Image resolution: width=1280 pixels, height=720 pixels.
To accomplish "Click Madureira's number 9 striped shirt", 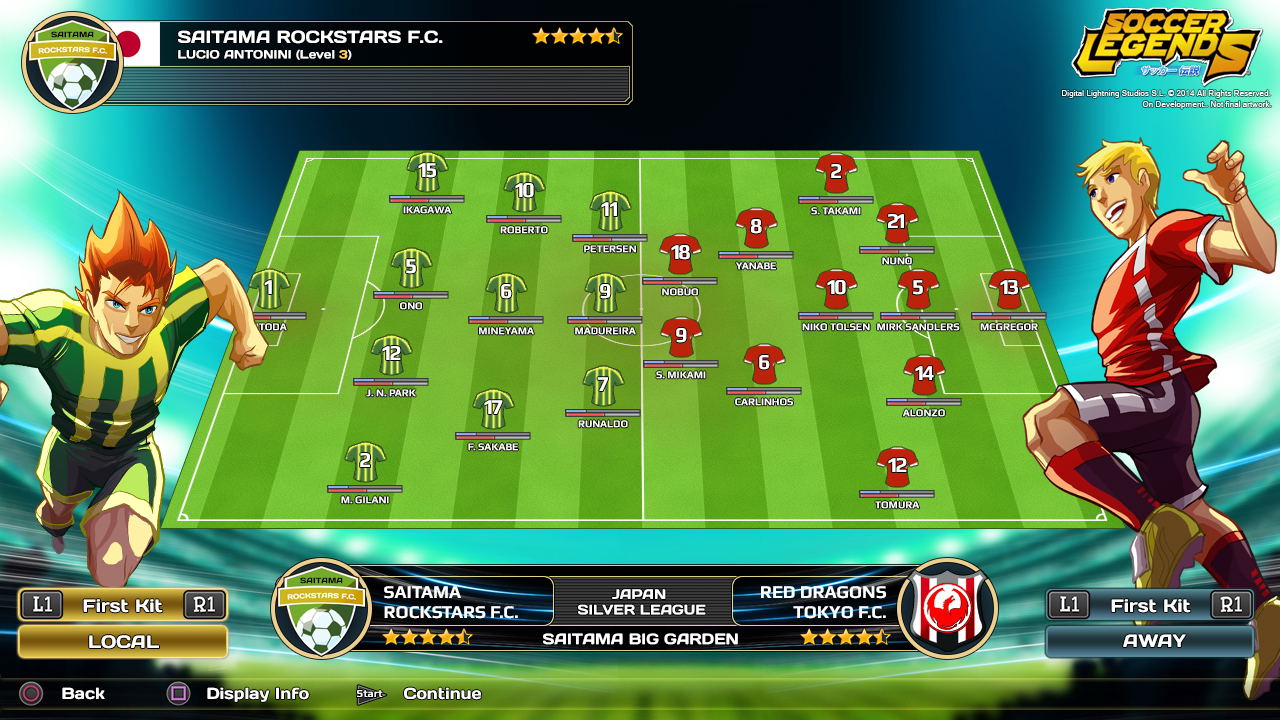I will click(605, 293).
